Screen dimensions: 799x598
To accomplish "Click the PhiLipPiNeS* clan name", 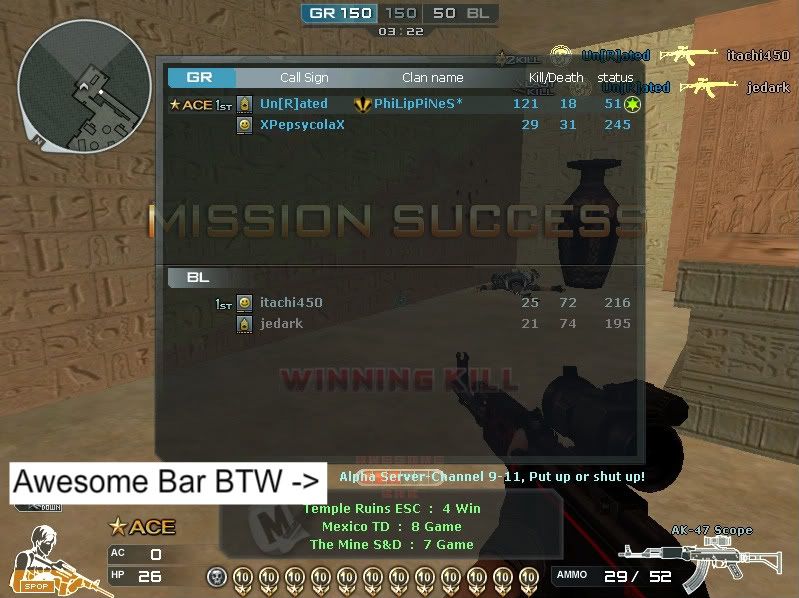I will pyautogui.click(x=418, y=104).
